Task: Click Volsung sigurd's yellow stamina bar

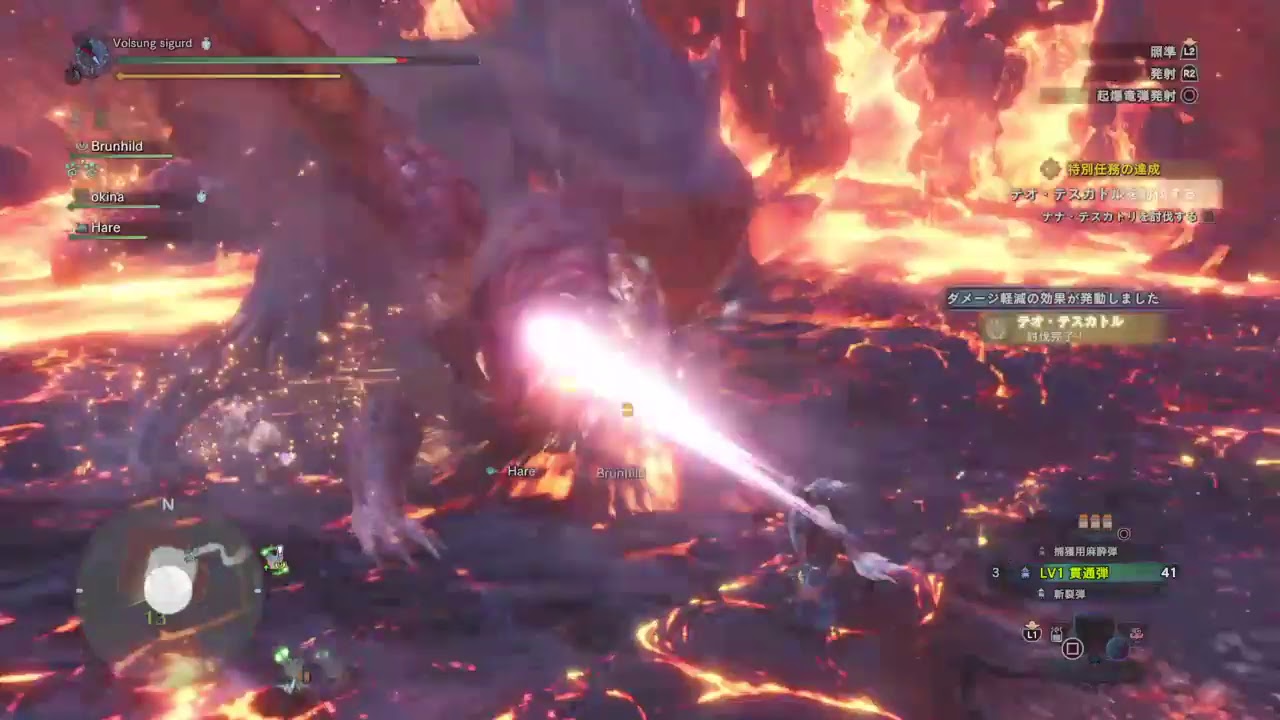Action: point(230,75)
